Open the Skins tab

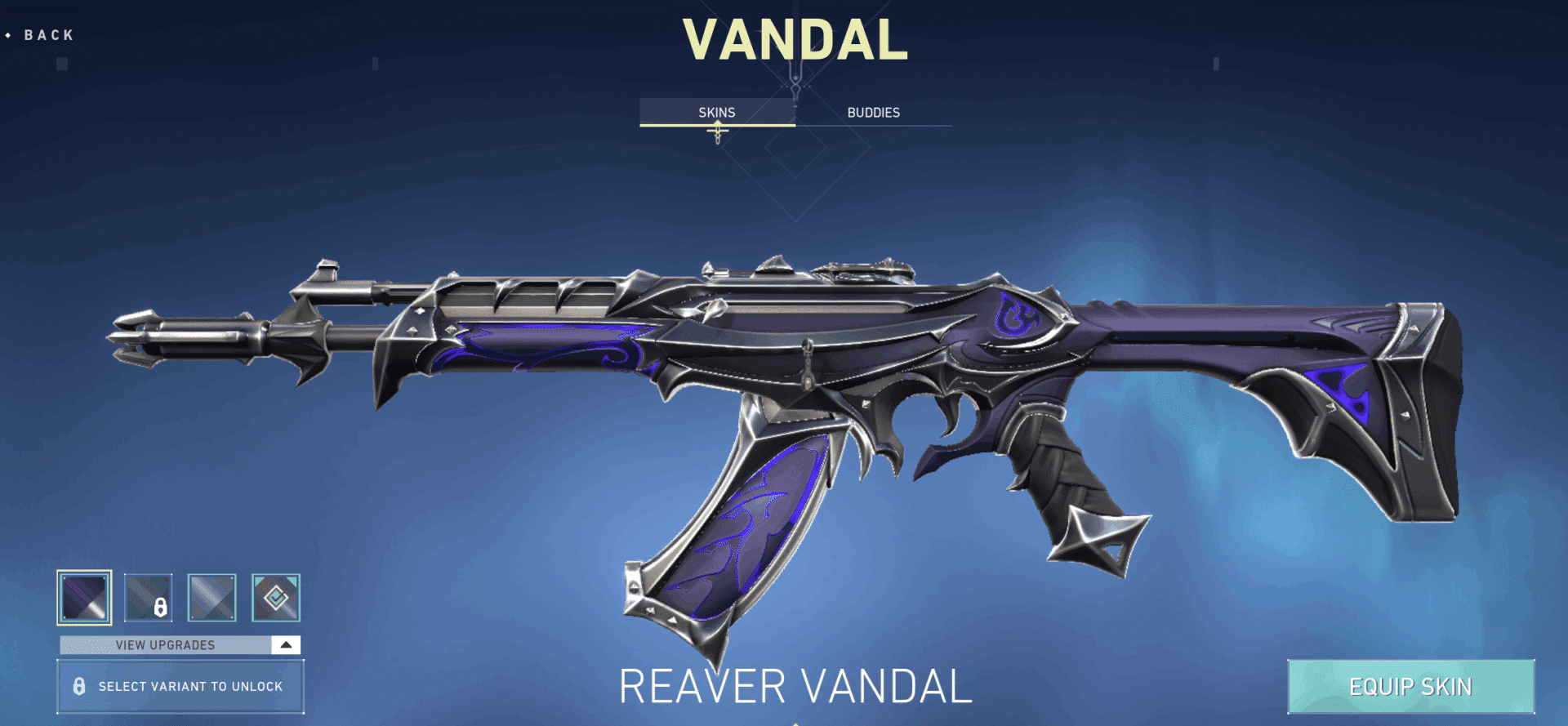pyautogui.click(x=717, y=112)
